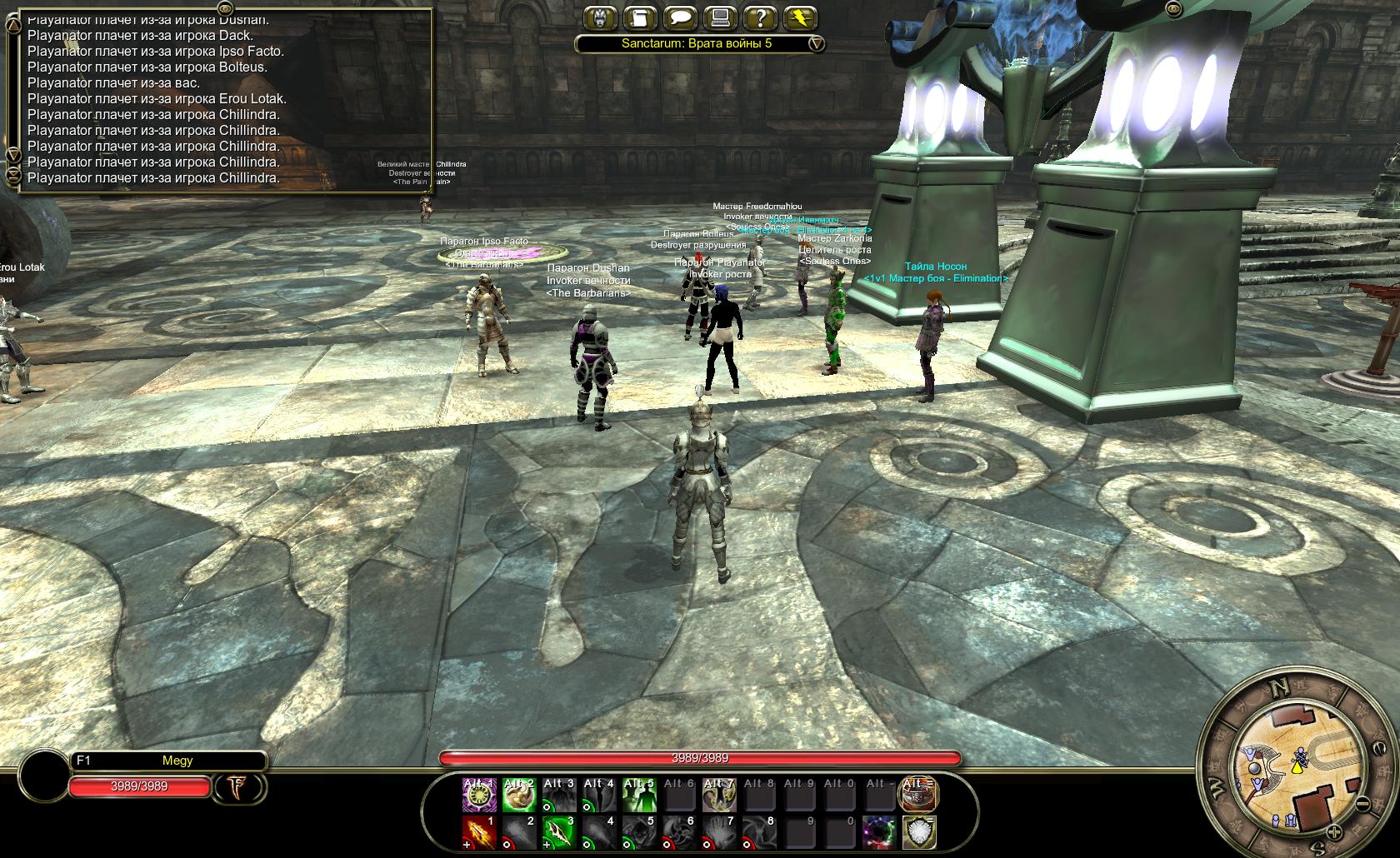Zoom in the minimap with plus button

(x=1333, y=831)
